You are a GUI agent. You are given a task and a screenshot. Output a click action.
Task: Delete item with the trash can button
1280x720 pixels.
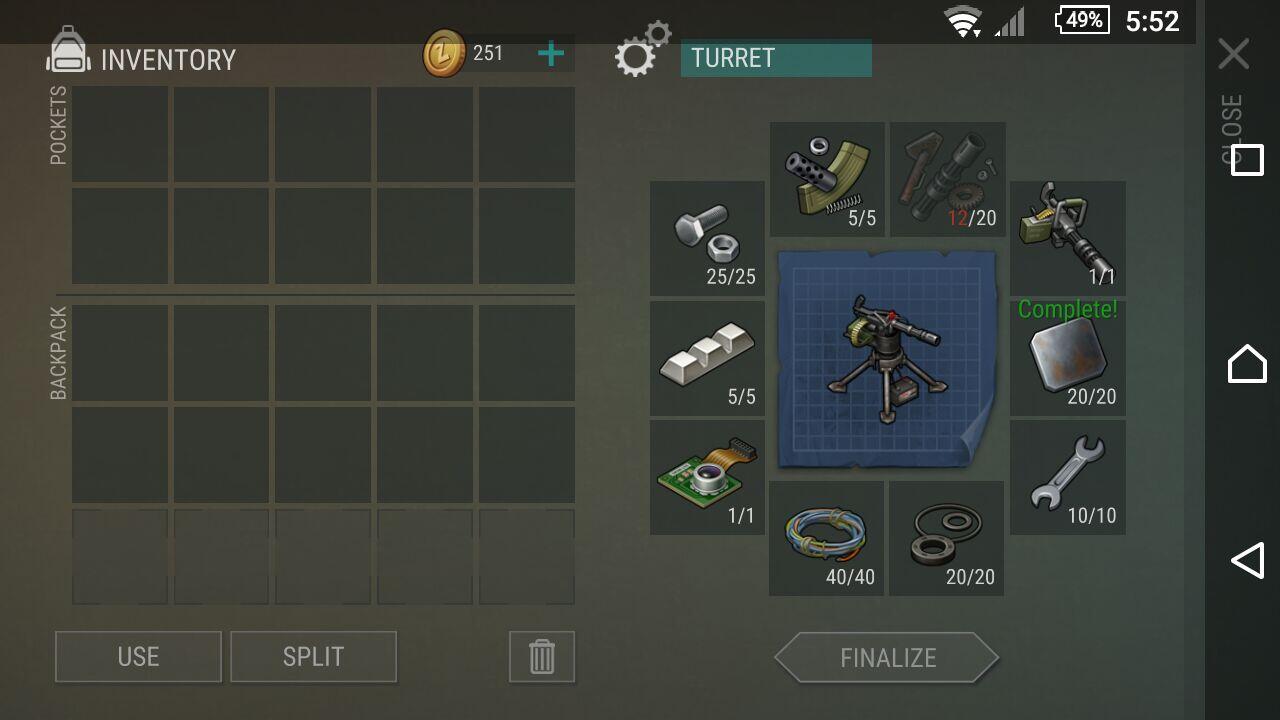541,657
